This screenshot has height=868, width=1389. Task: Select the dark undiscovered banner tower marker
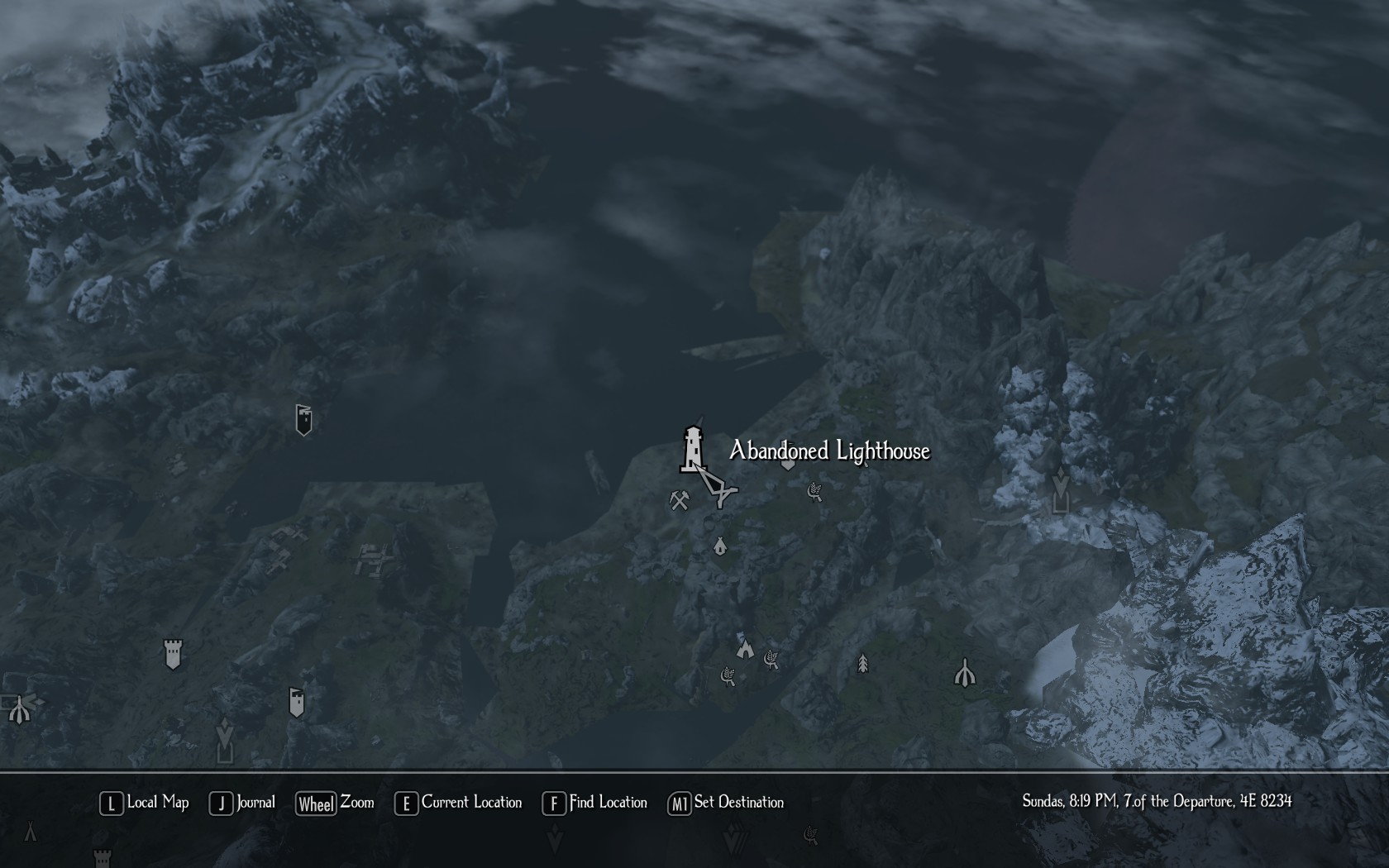pos(303,419)
